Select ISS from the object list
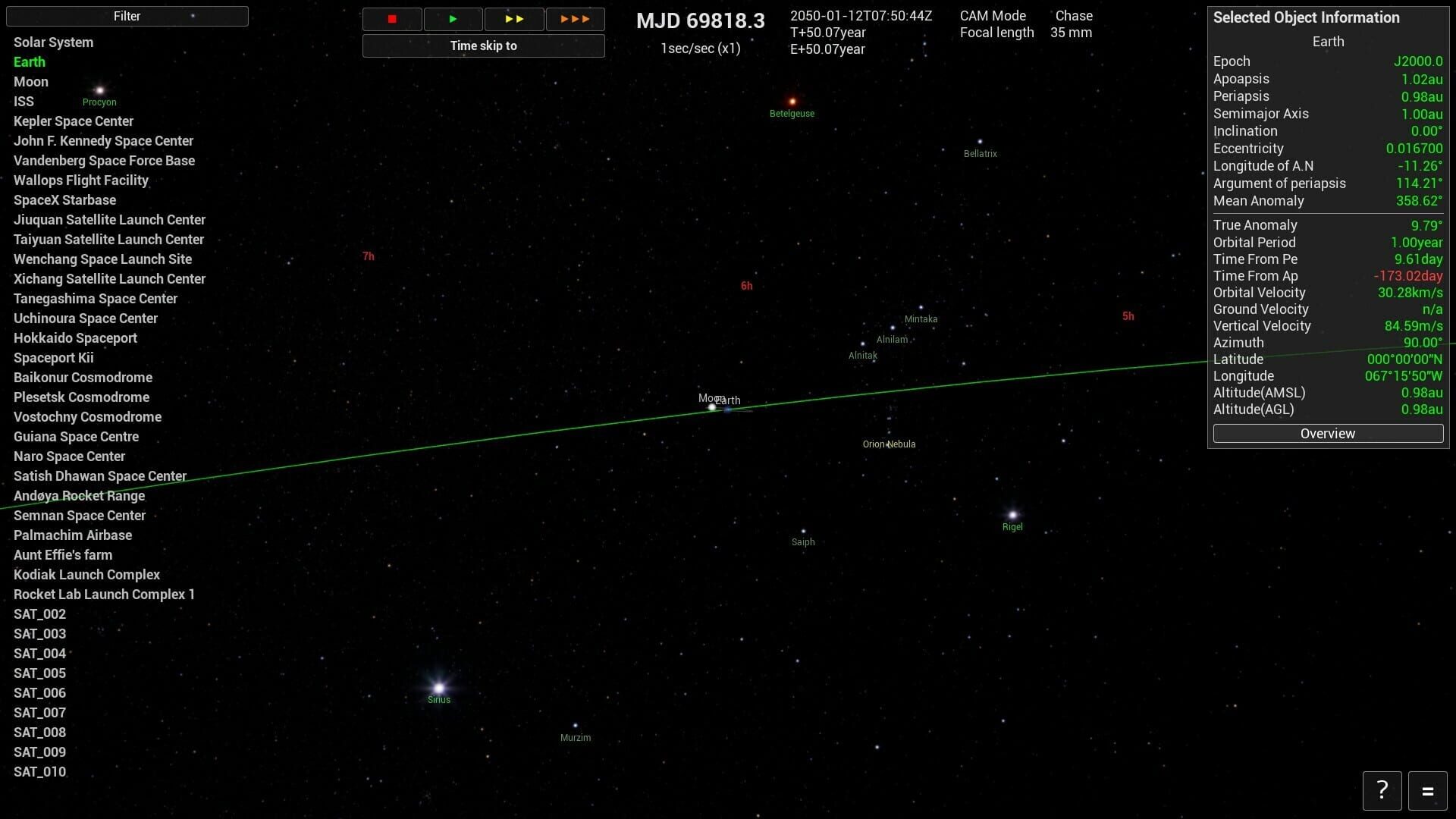The width and height of the screenshot is (1456, 819). click(24, 101)
